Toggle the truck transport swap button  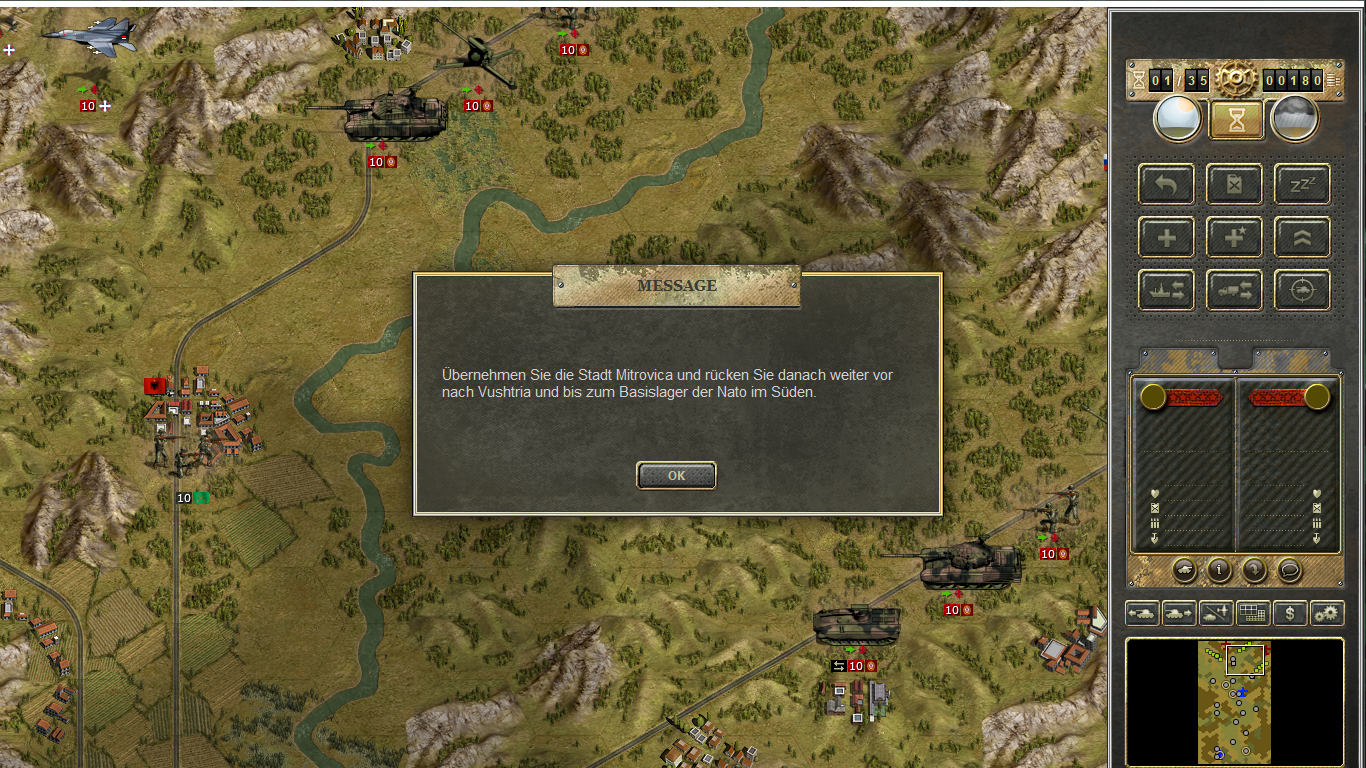click(x=1234, y=291)
